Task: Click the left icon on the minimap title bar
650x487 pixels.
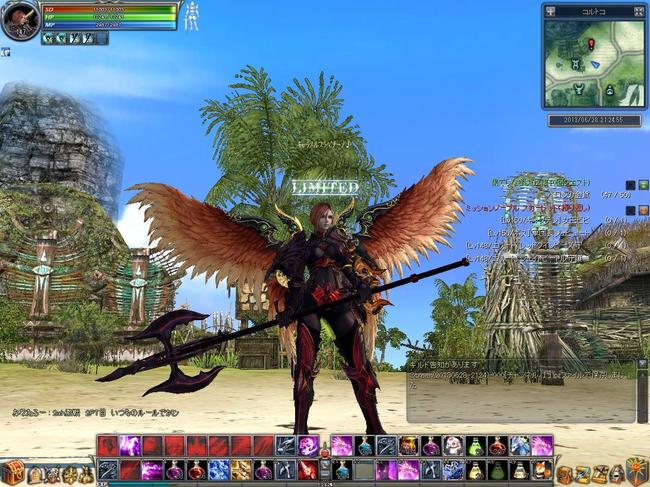Action: coord(551,12)
